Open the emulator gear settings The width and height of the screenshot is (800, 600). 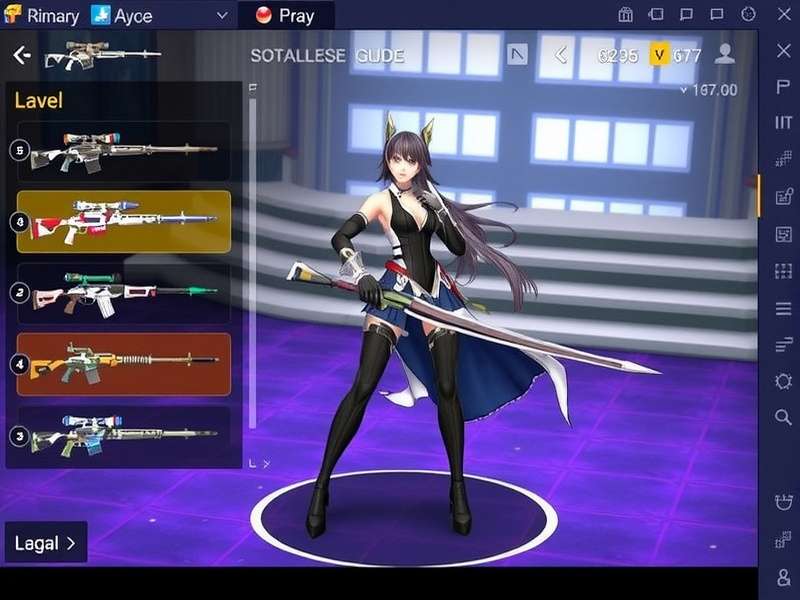click(x=783, y=381)
